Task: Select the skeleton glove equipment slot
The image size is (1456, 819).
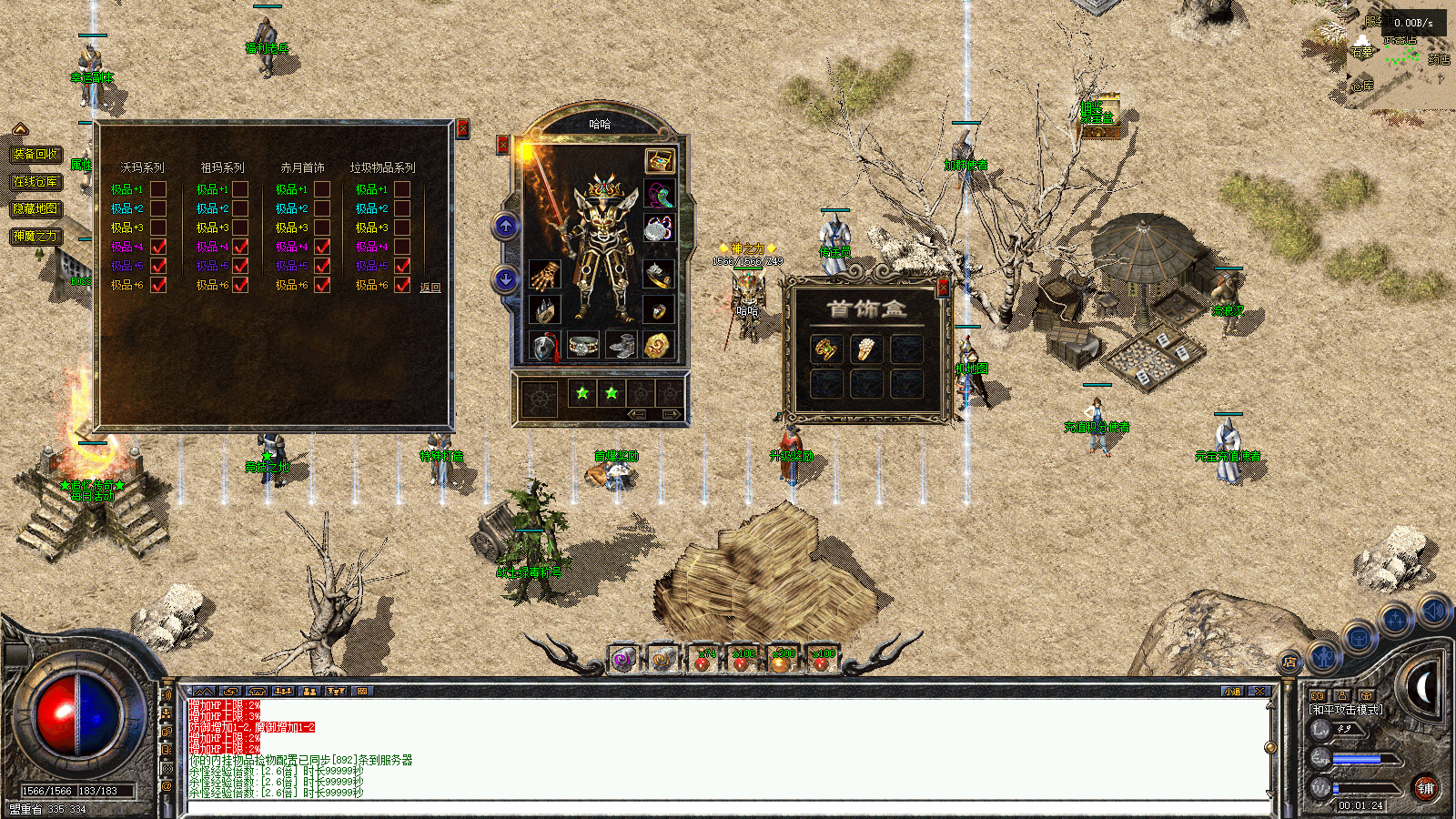Action: tap(545, 274)
